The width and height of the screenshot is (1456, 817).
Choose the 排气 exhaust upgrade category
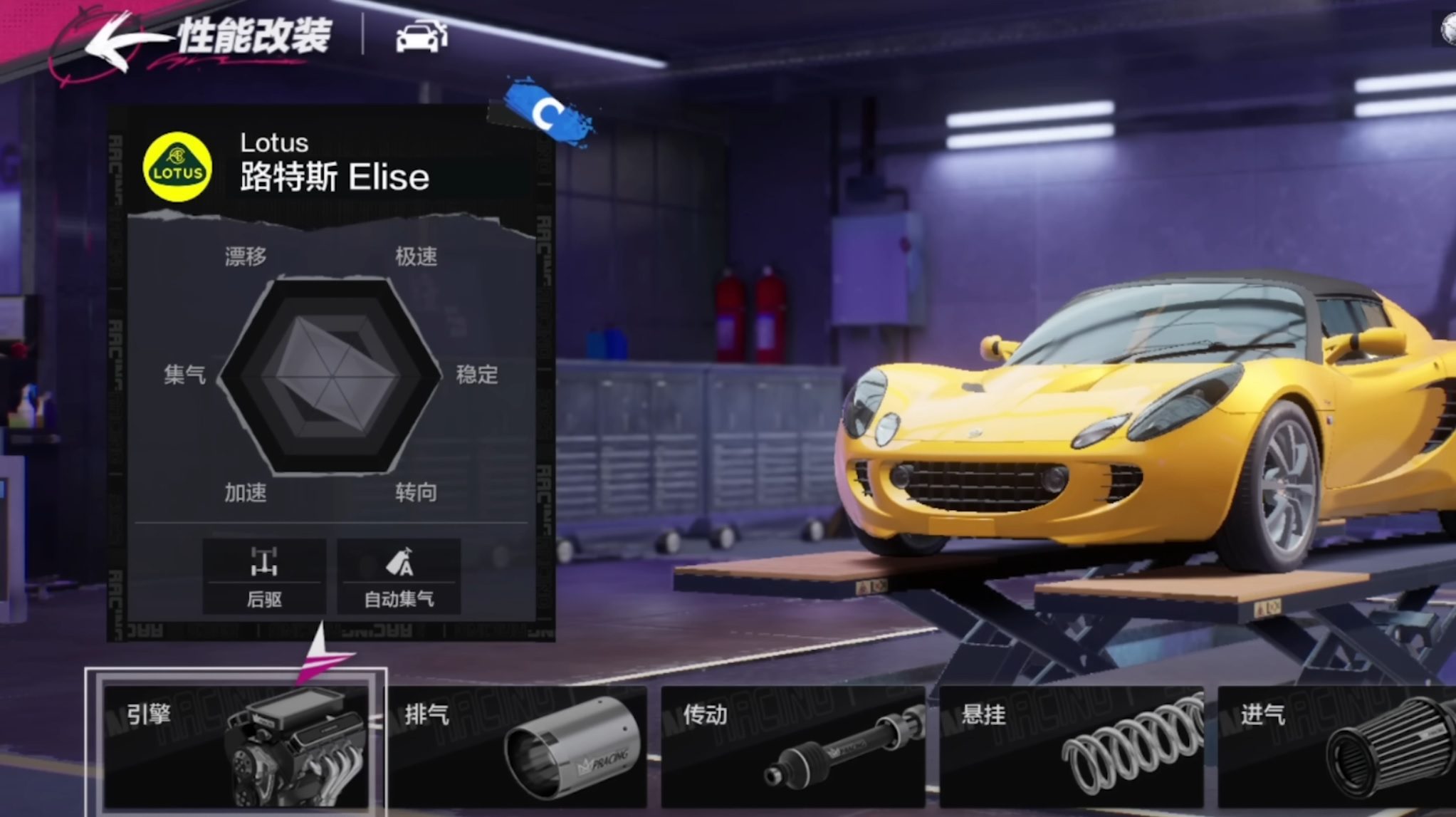tap(519, 746)
